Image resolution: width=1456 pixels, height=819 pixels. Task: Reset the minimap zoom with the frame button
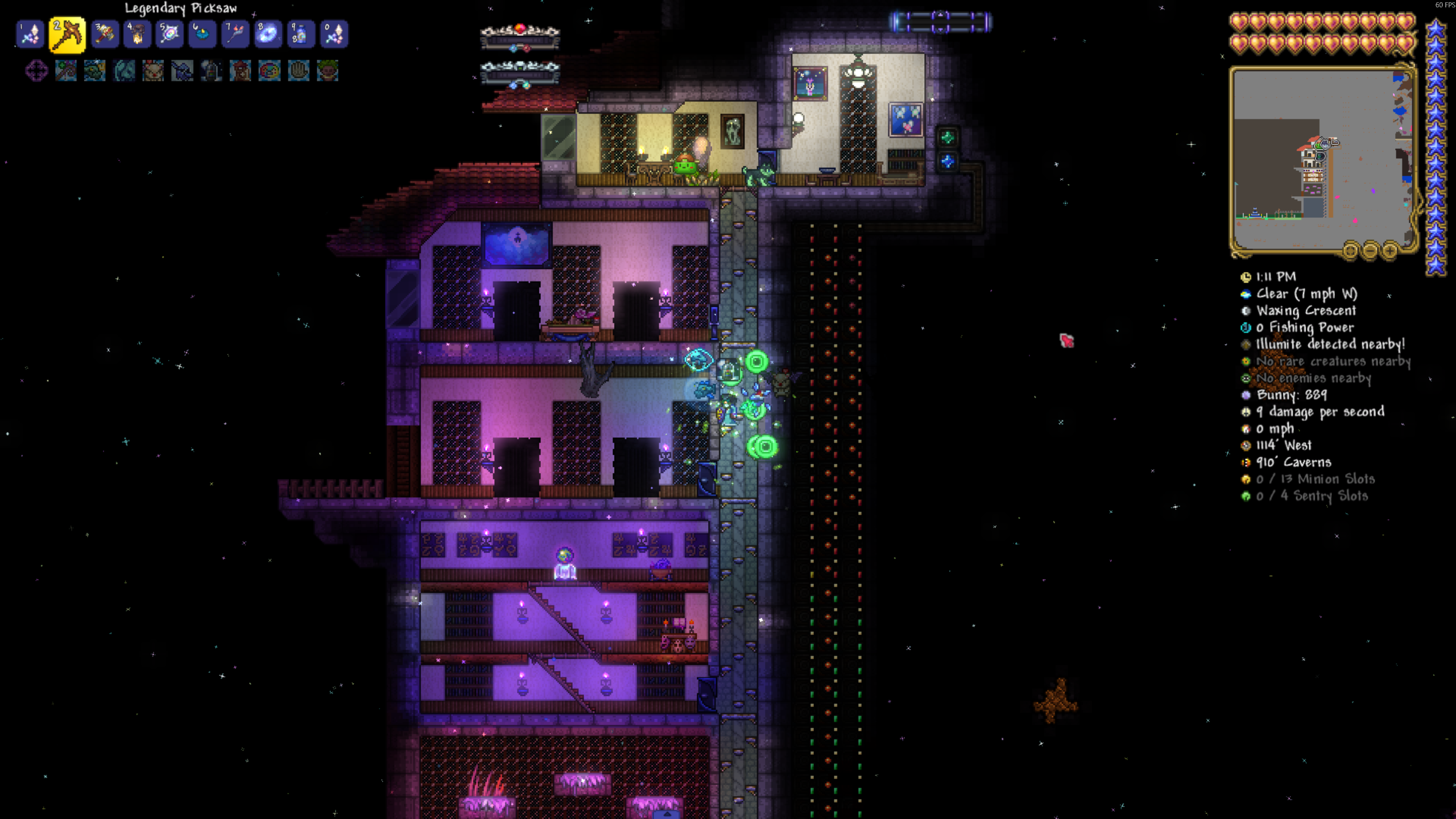tap(1350, 250)
